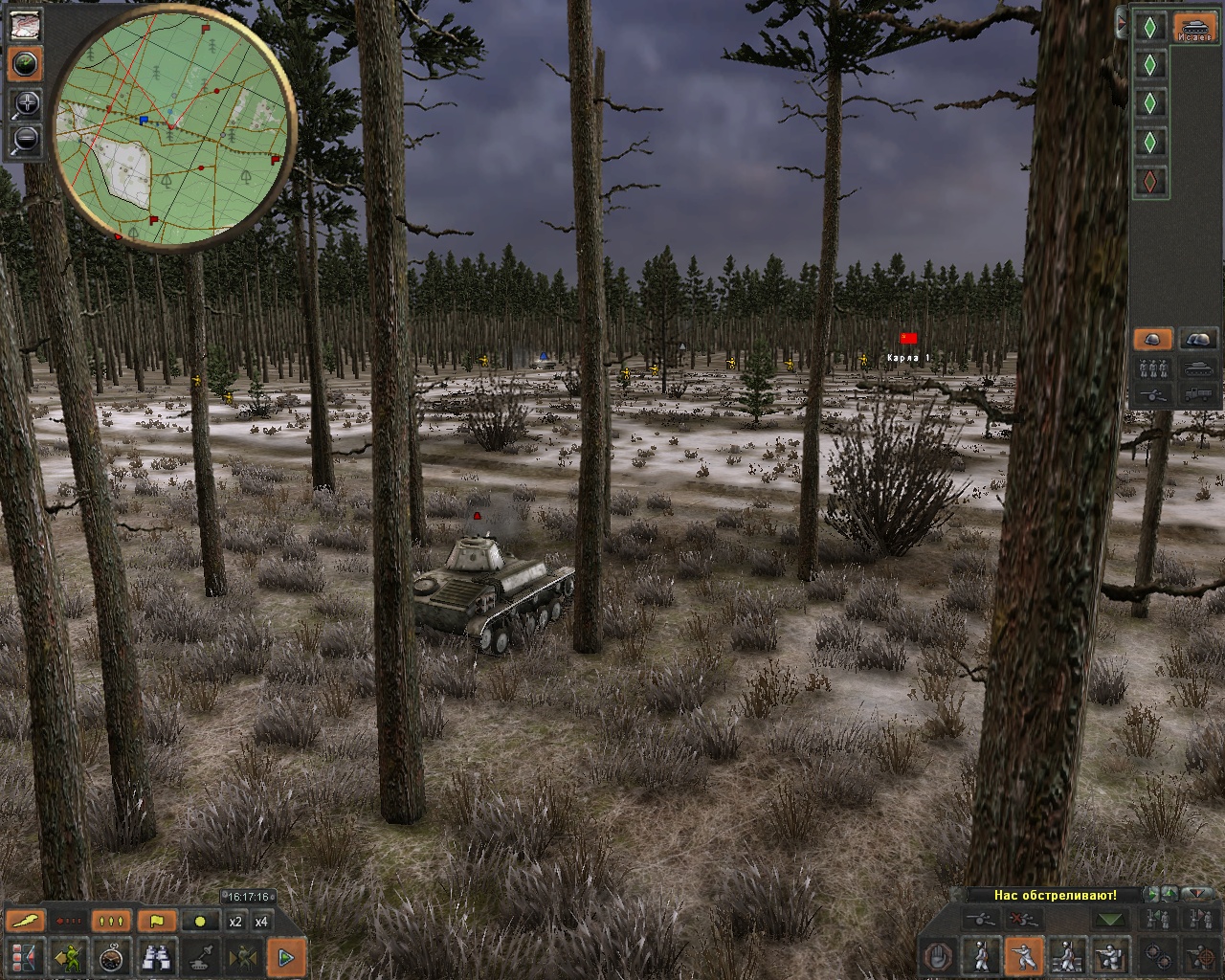Toggle the yellow flag markers button

coord(157,922)
